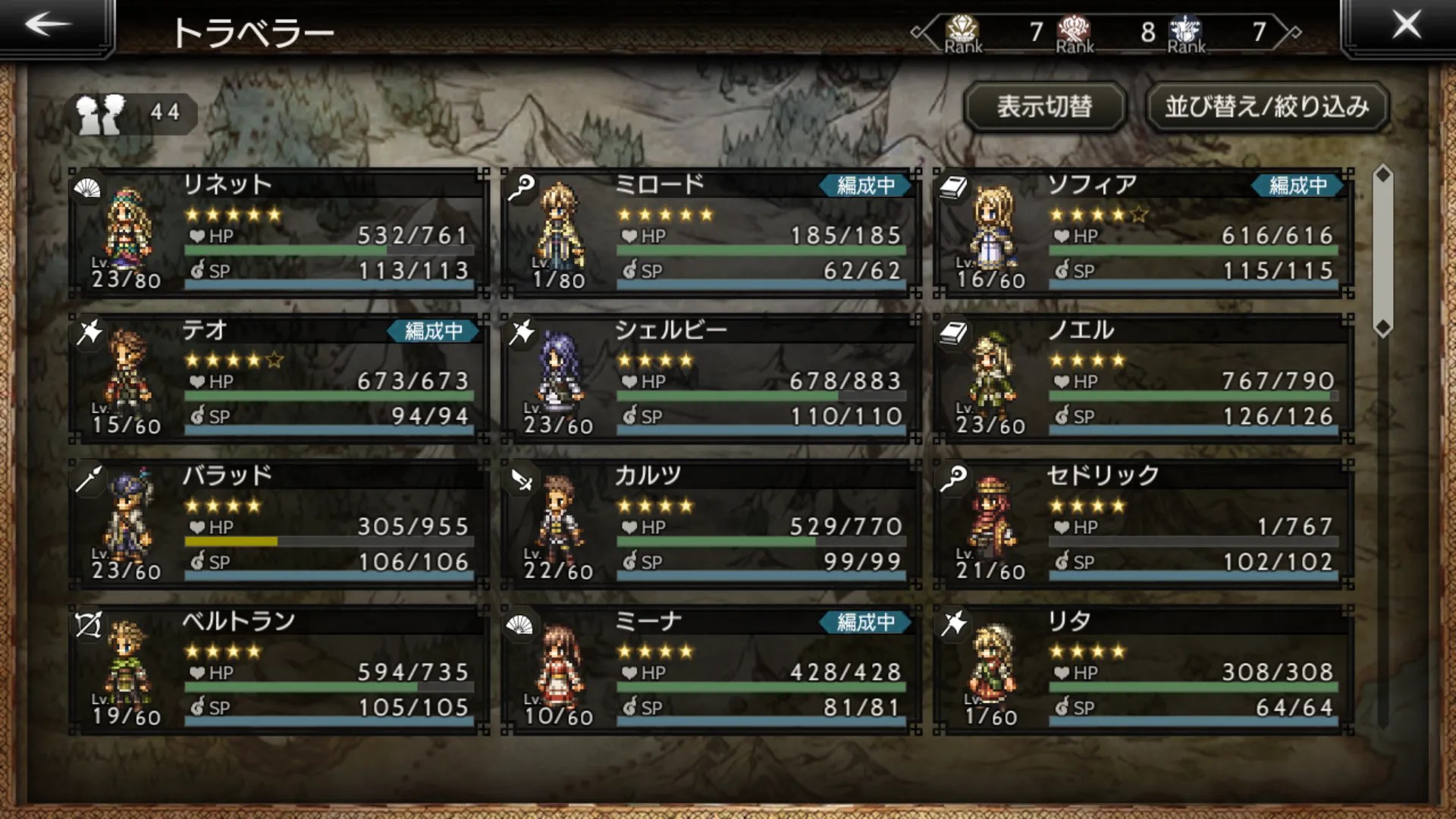Select ソフィア from the traveler list
Viewport: 1456px width, 819px height.
coord(1143,234)
